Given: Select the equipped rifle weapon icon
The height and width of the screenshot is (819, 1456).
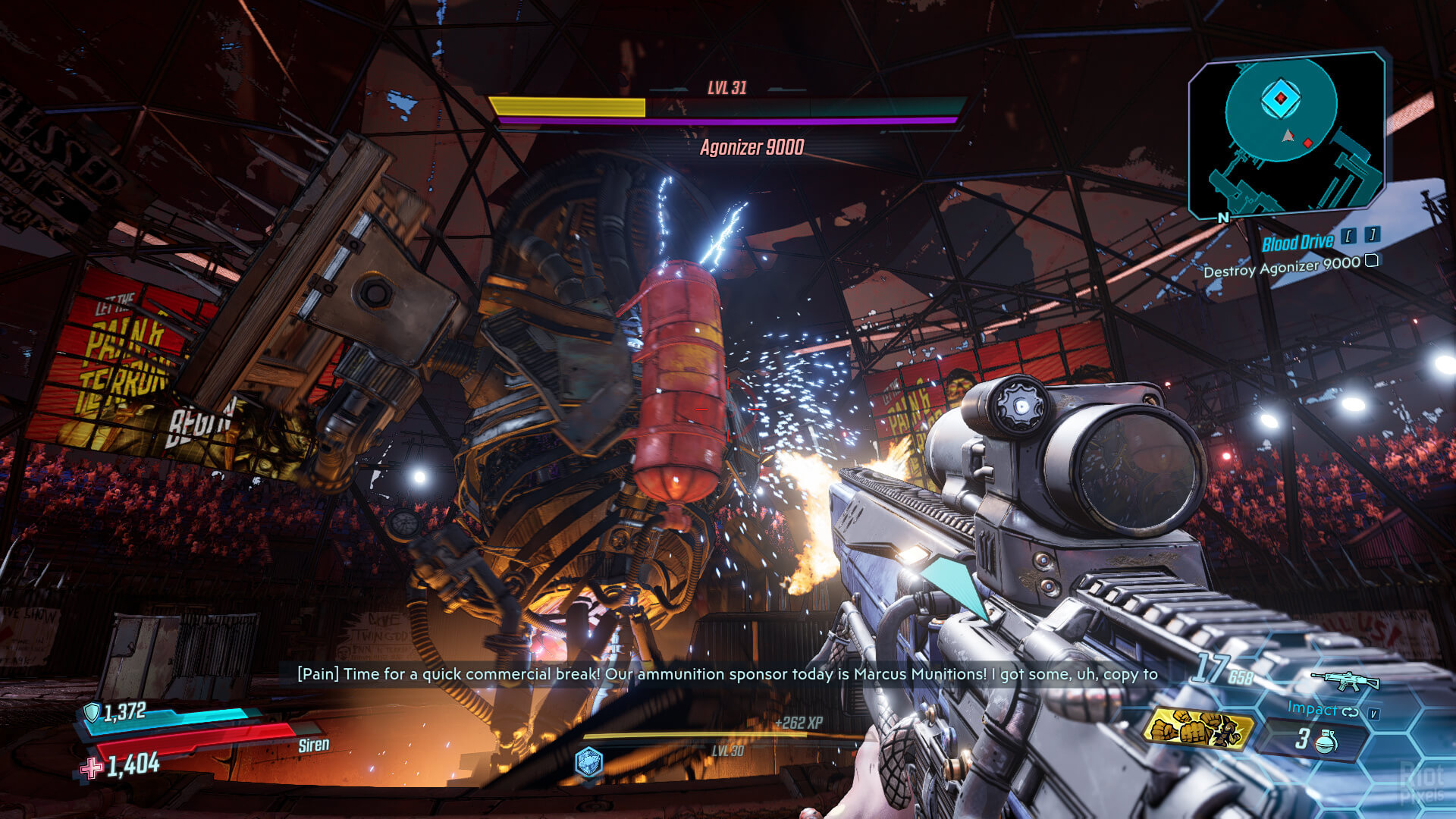Looking at the screenshot, I should pyautogui.click(x=1345, y=680).
